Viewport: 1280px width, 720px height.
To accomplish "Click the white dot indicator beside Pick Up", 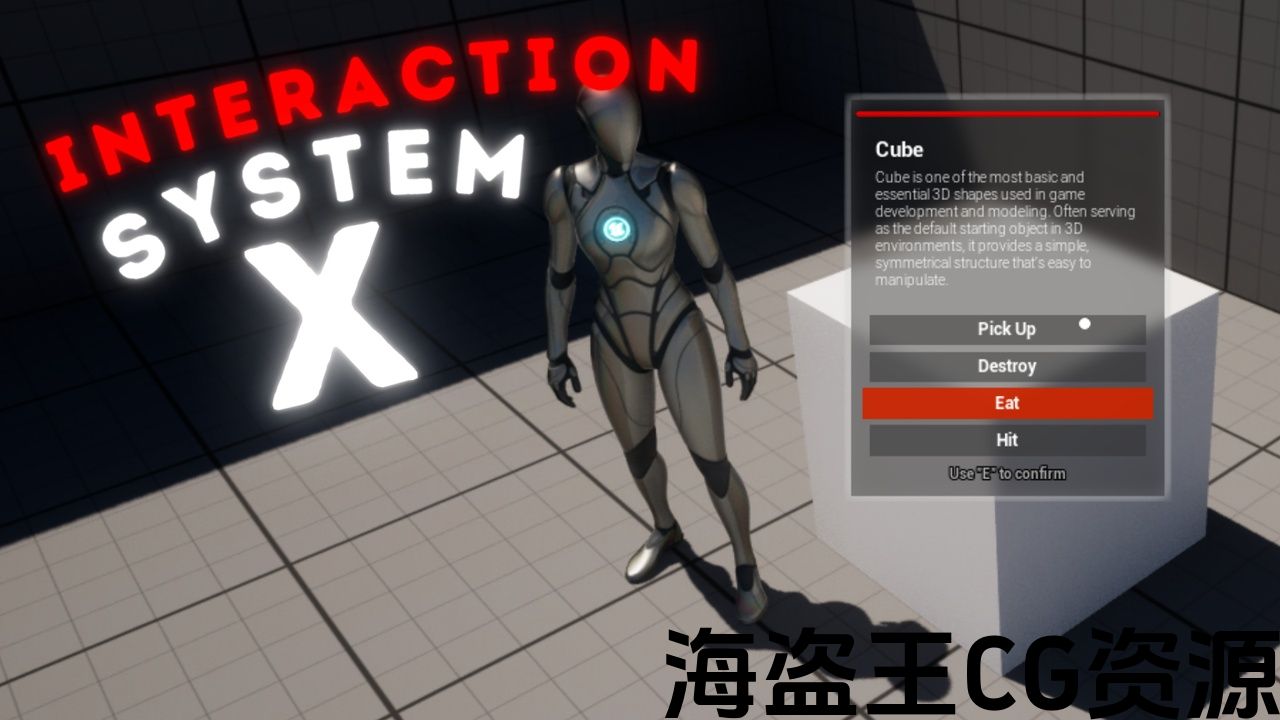I will [x=1084, y=323].
